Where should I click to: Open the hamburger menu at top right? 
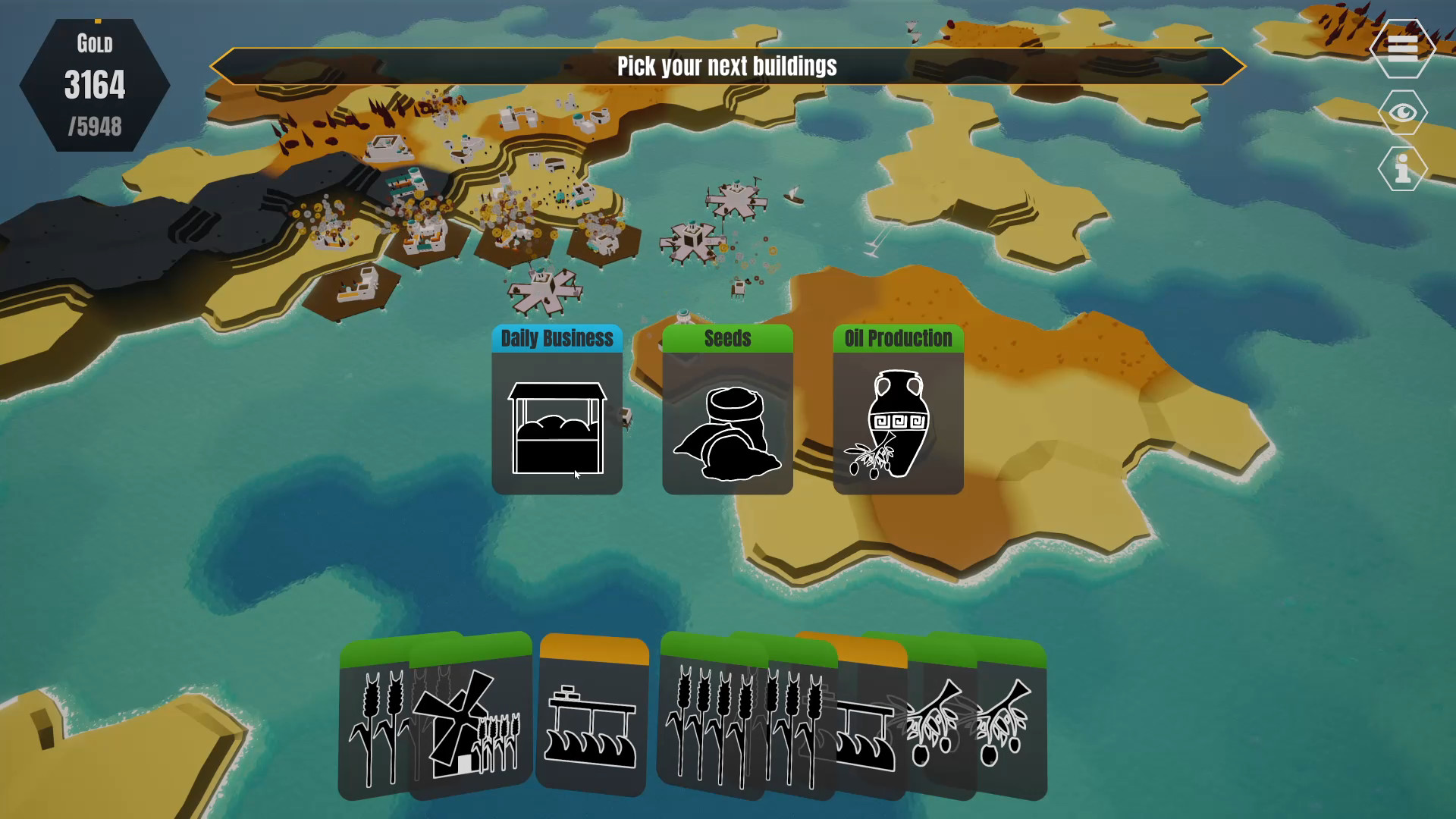tap(1402, 50)
